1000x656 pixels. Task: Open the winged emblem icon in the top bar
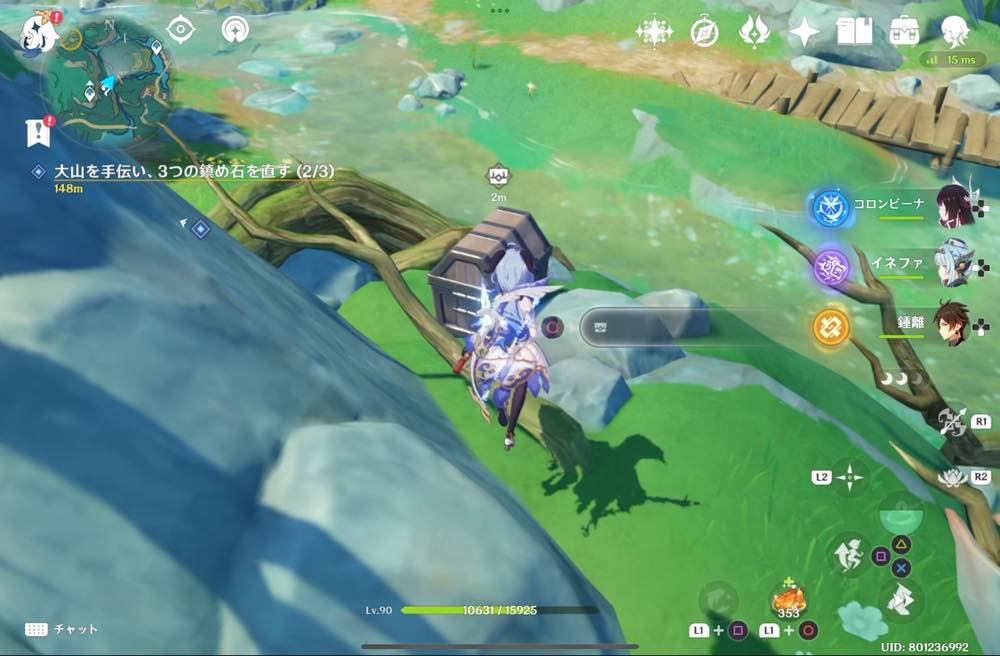753,32
